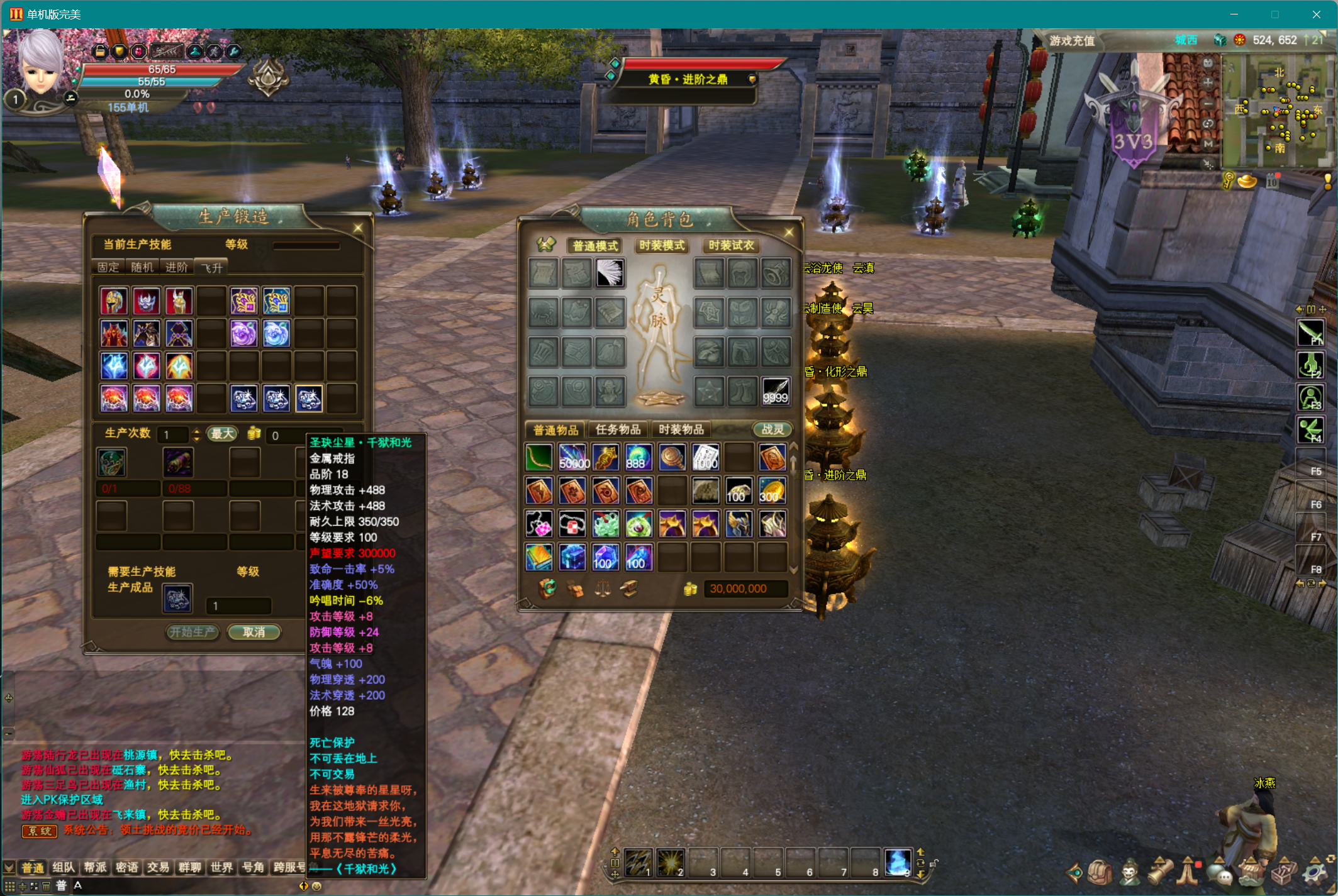Start crafting with 开始生产 button

192,632
